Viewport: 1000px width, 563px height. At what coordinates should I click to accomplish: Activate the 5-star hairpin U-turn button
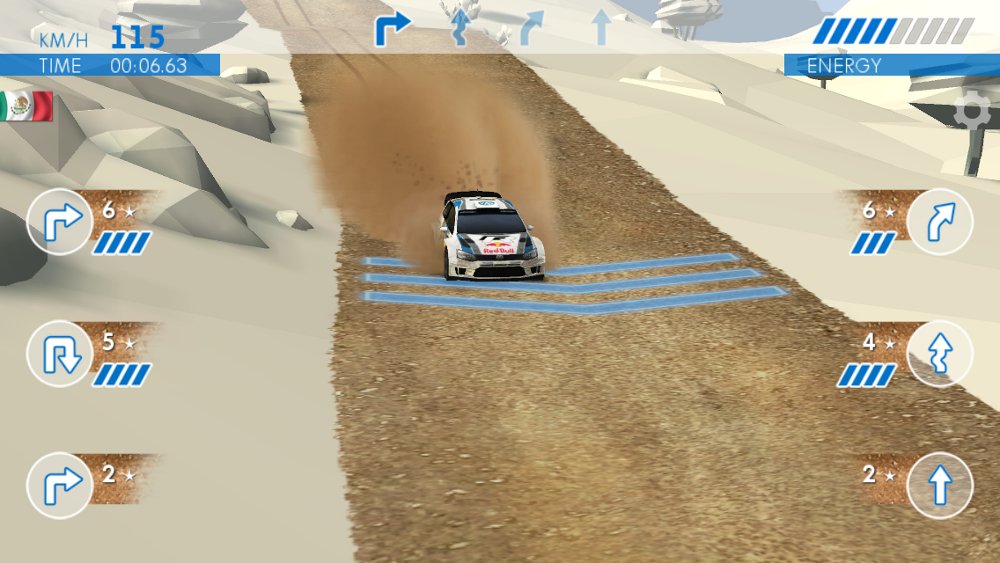[x=60, y=354]
